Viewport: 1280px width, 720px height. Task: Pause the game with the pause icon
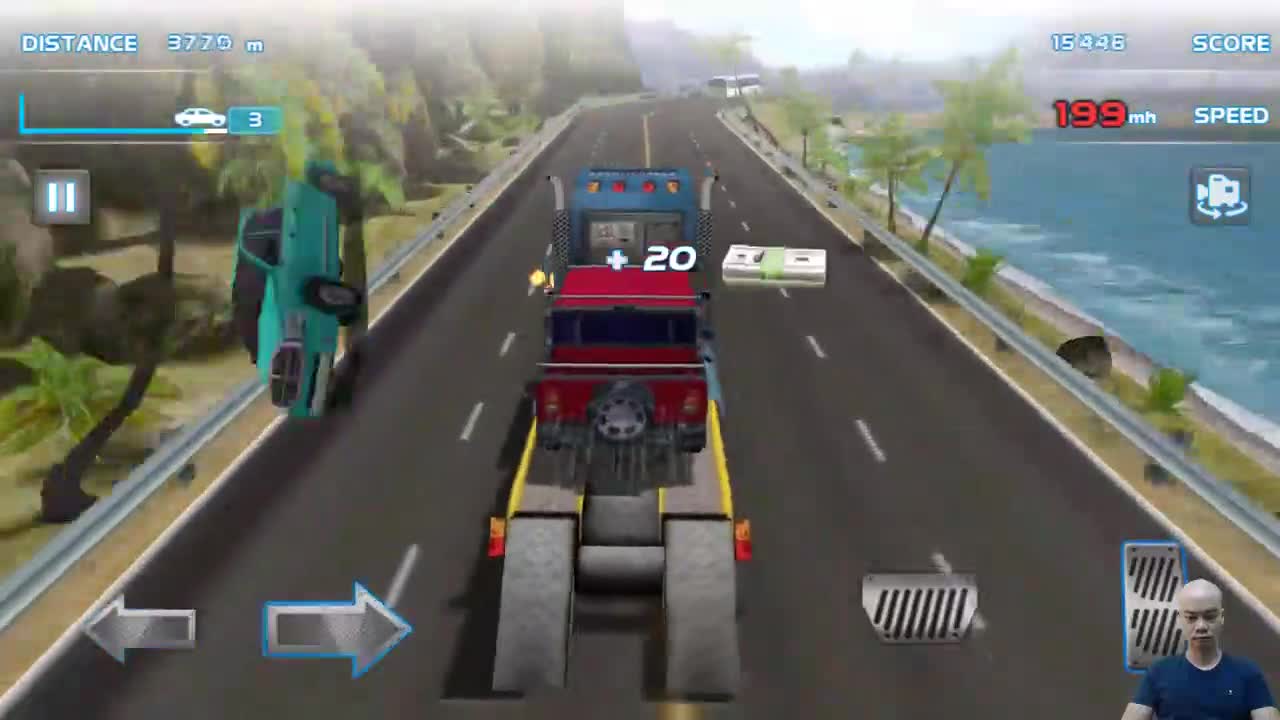[60, 195]
